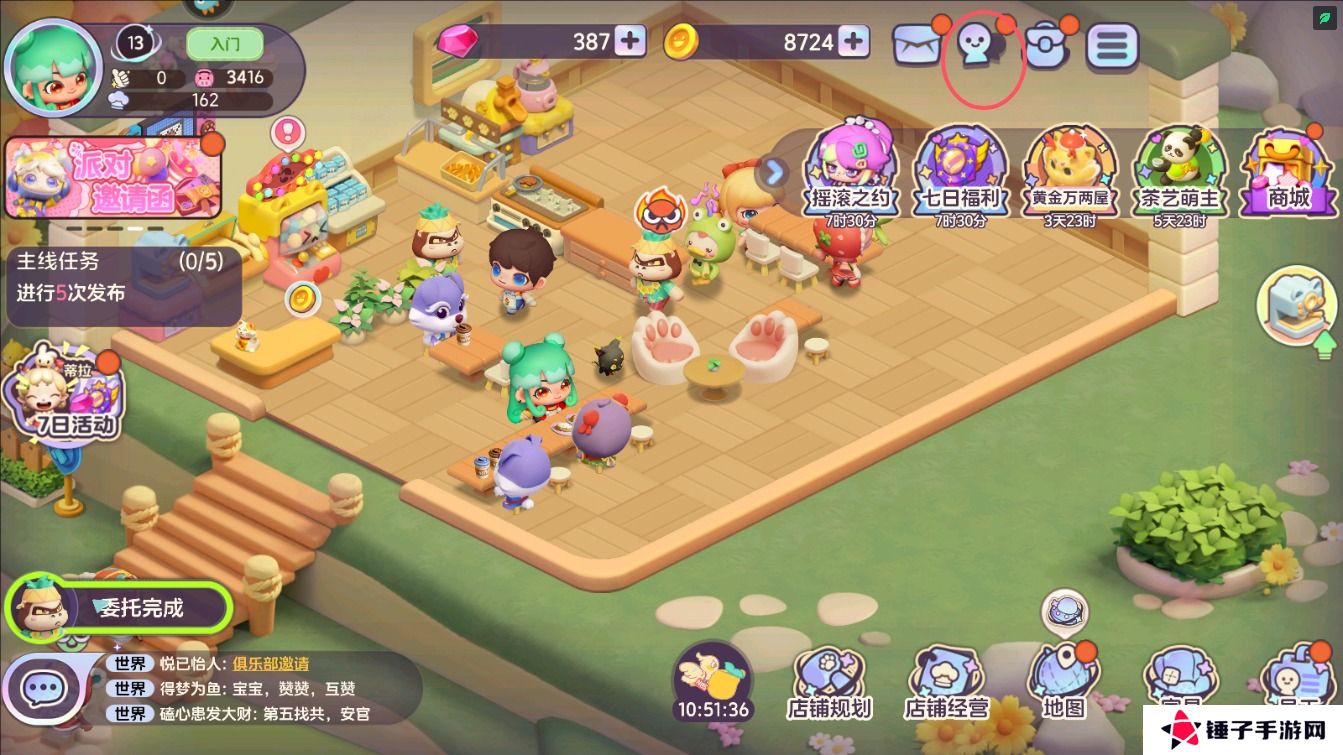Viewport: 1343px width, 755px height.
Task: Add more pink gems with plus button
Action: click(630, 41)
